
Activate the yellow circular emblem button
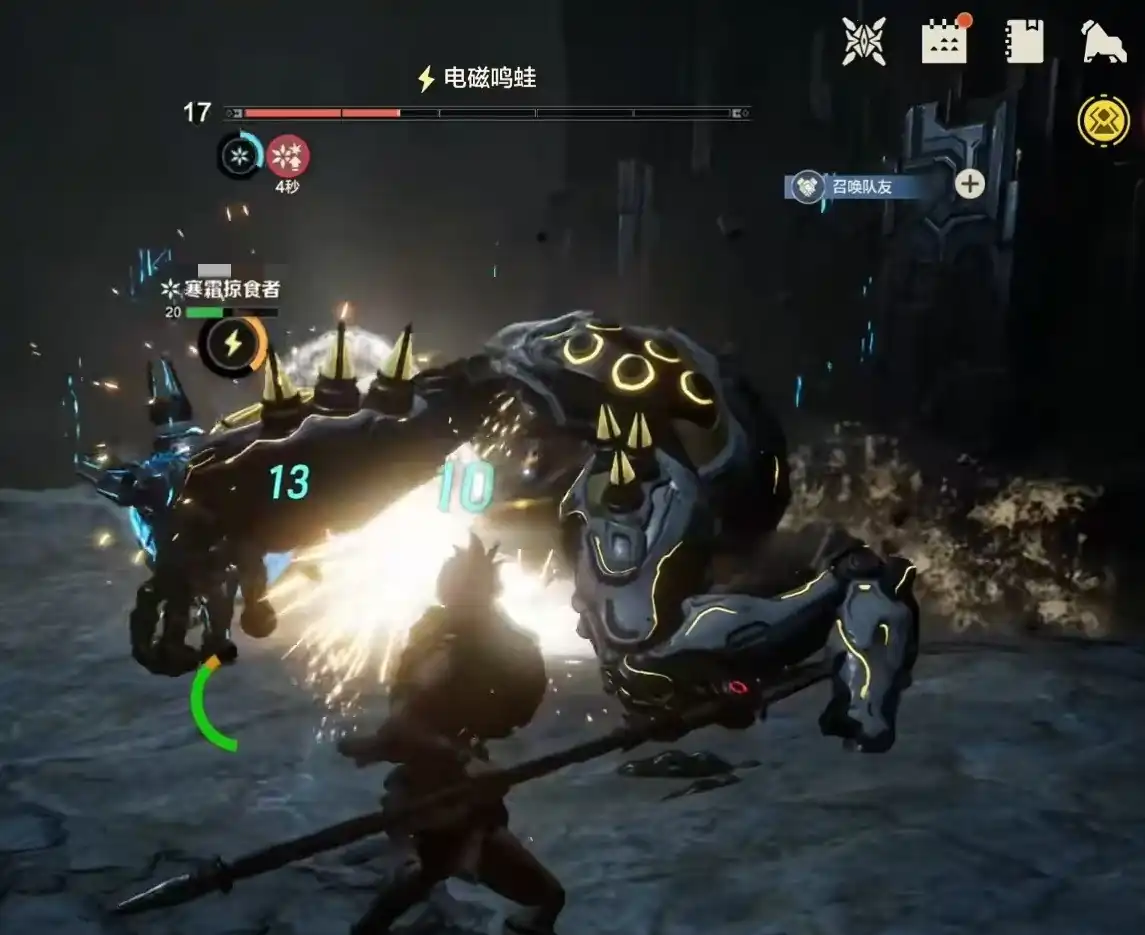[x=1103, y=121]
